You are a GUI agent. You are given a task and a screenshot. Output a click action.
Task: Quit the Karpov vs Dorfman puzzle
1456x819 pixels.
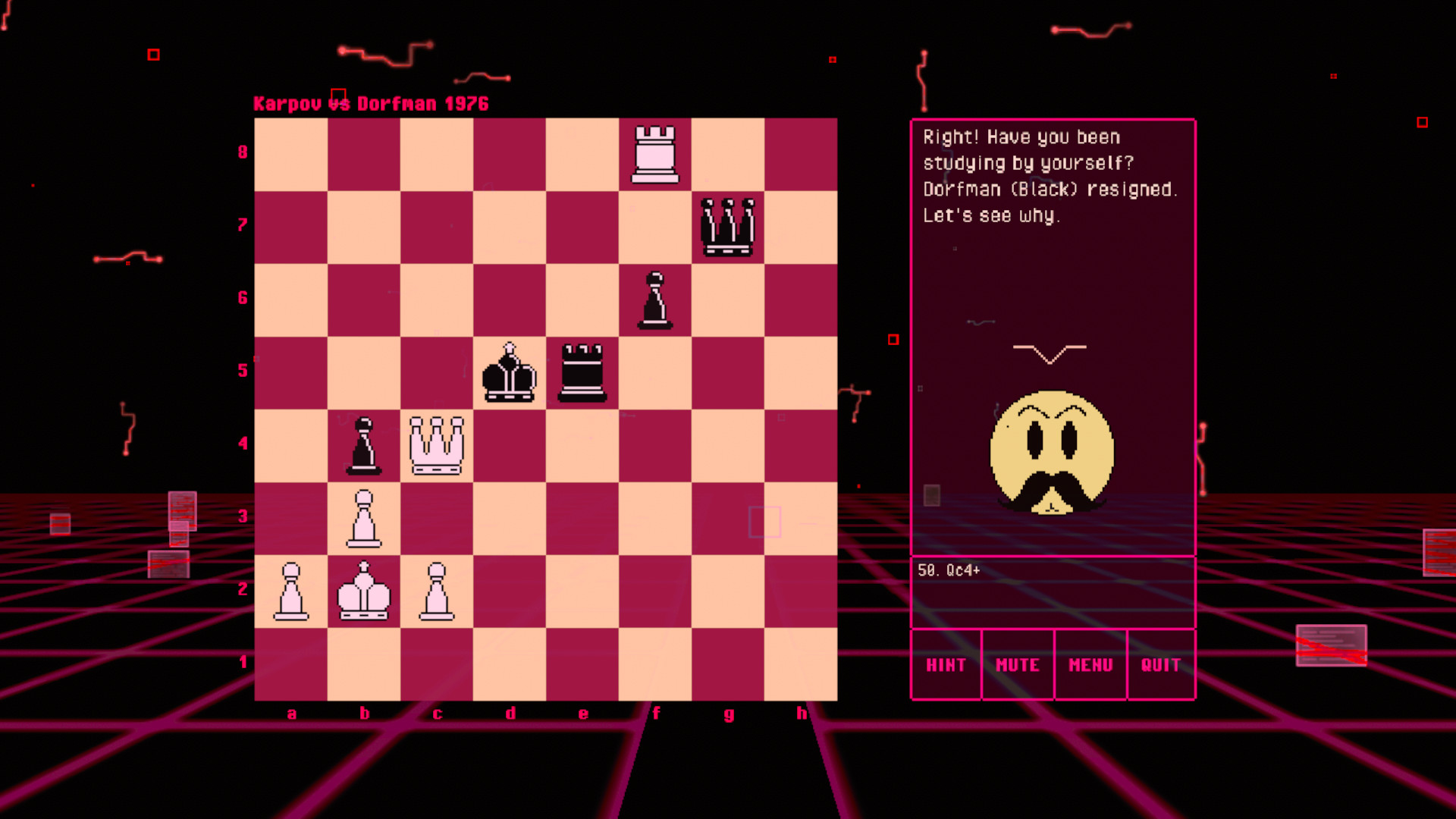(x=1160, y=664)
